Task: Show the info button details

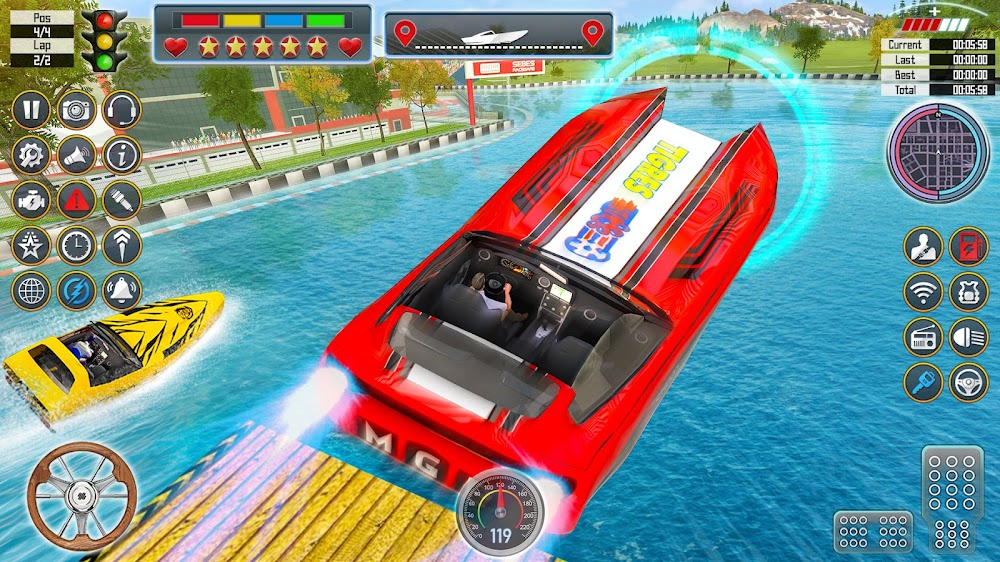Action: click(x=122, y=155)
